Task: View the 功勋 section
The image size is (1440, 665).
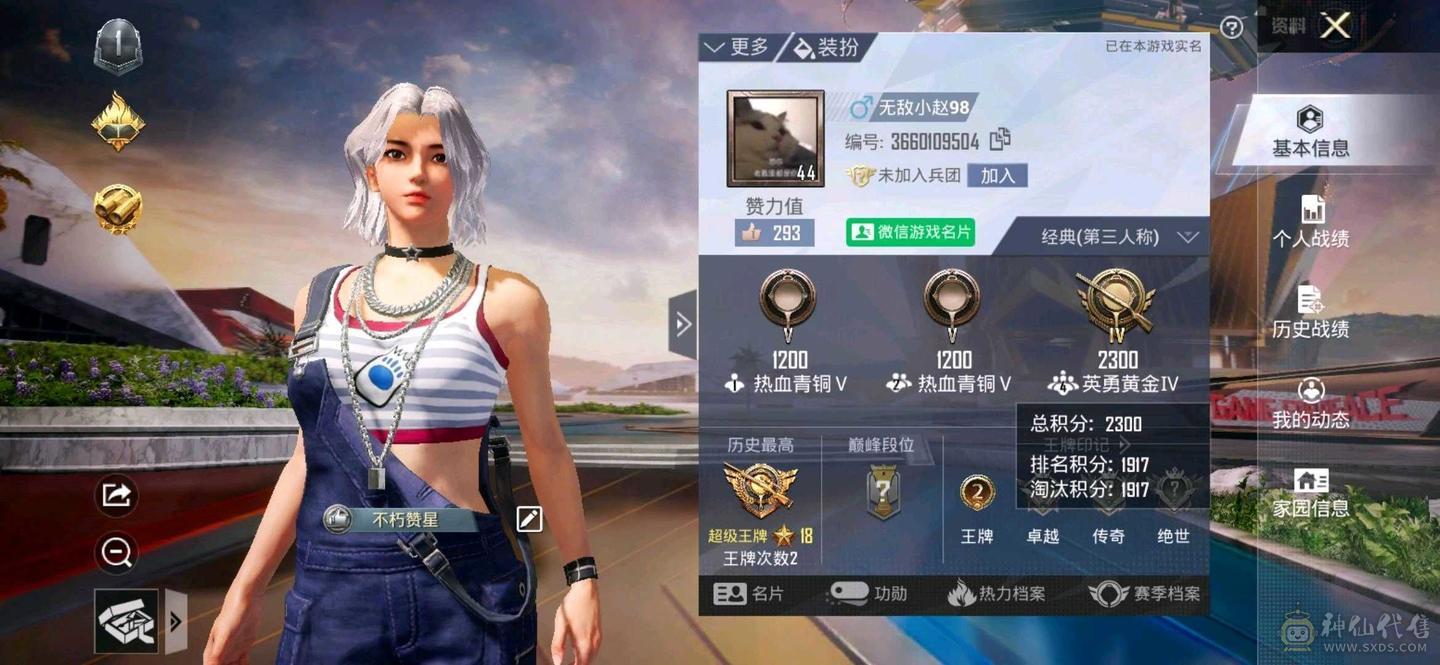Action: tap(868, 594)
